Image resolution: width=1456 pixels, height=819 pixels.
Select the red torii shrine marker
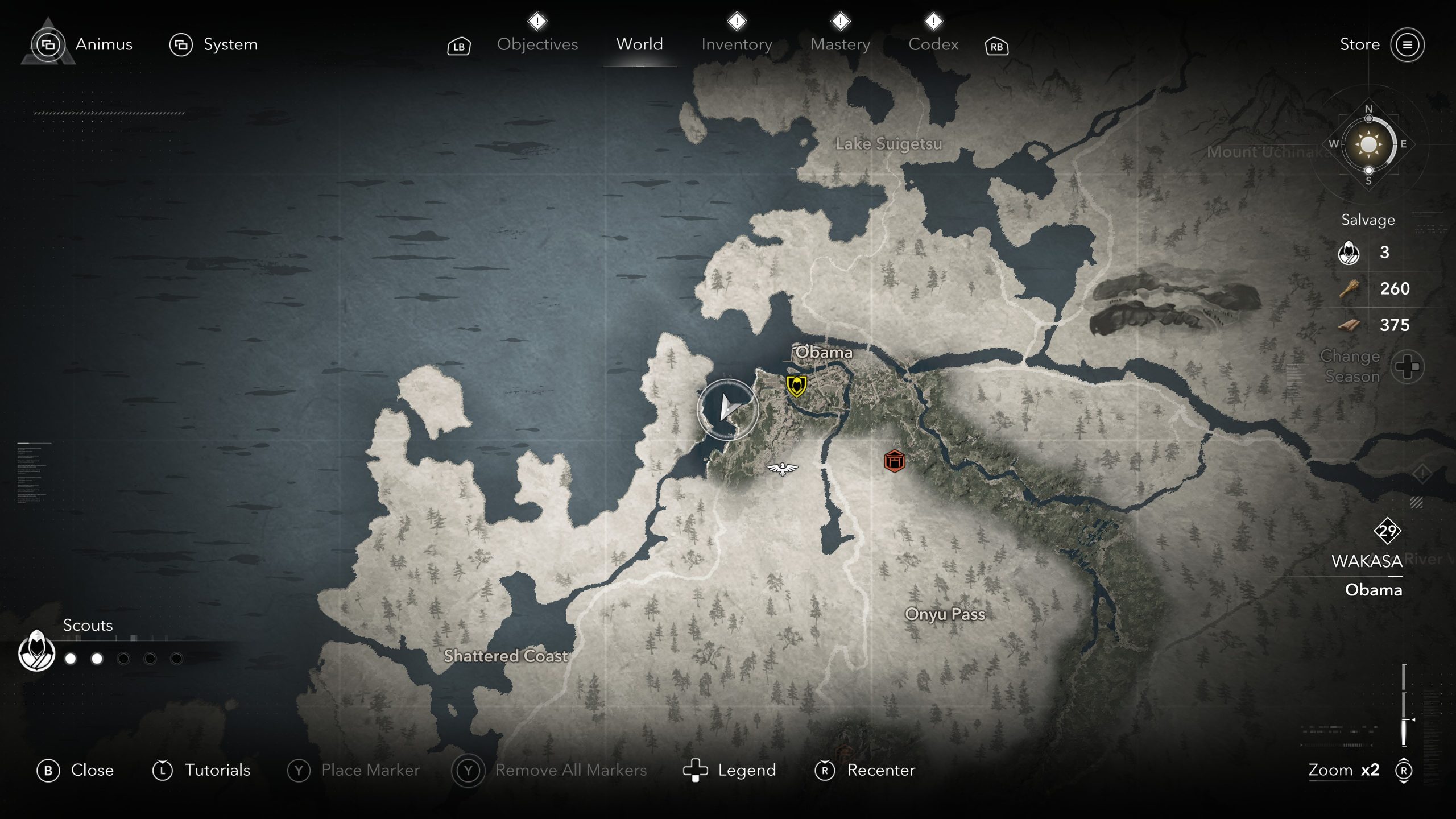click(x=894, y=461)
